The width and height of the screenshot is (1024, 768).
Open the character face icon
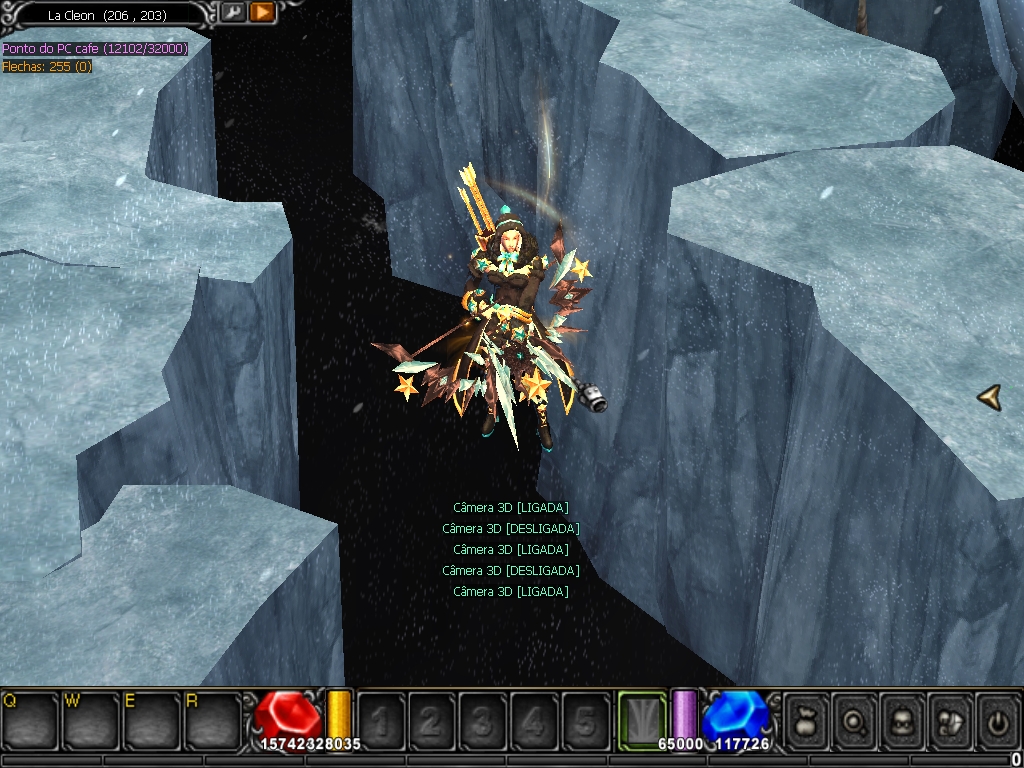pos(903,719)
